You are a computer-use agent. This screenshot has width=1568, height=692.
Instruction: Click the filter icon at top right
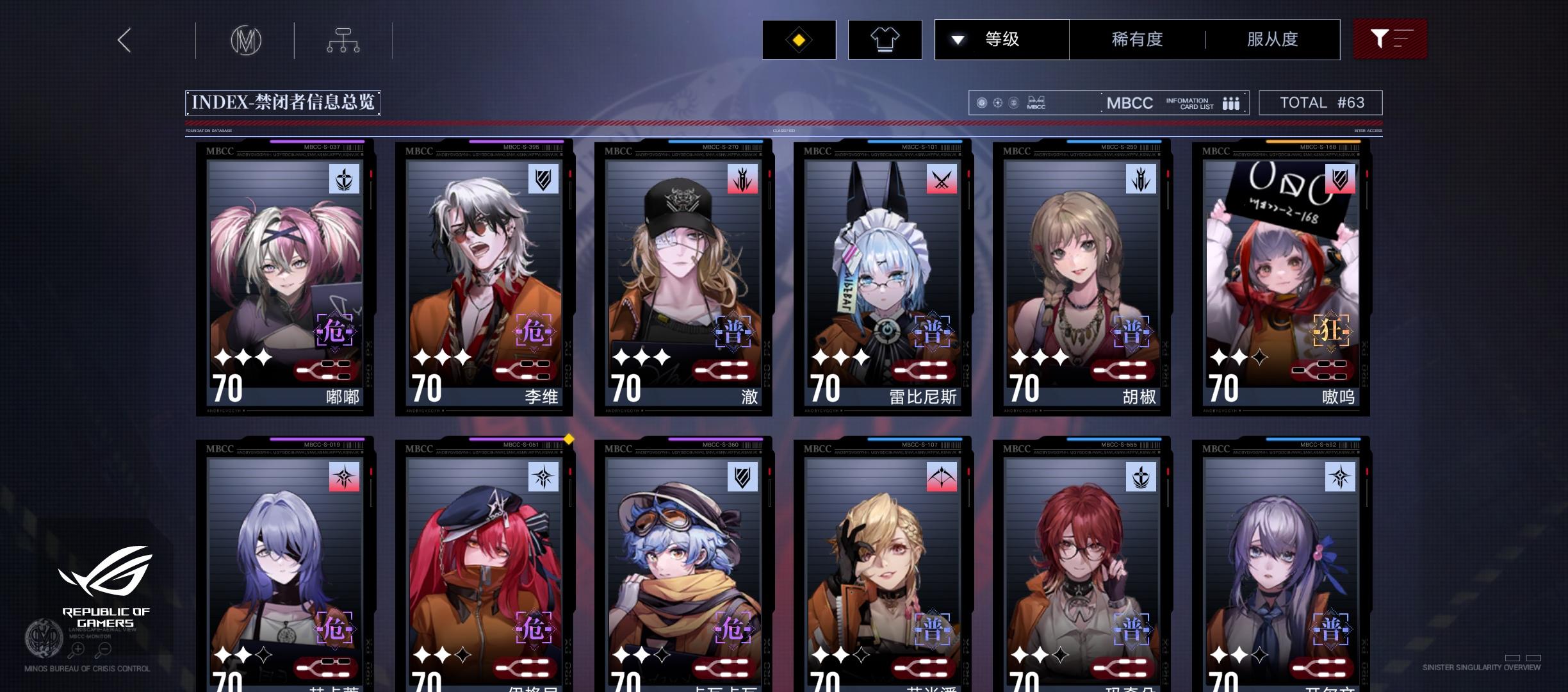[1390, 39]
